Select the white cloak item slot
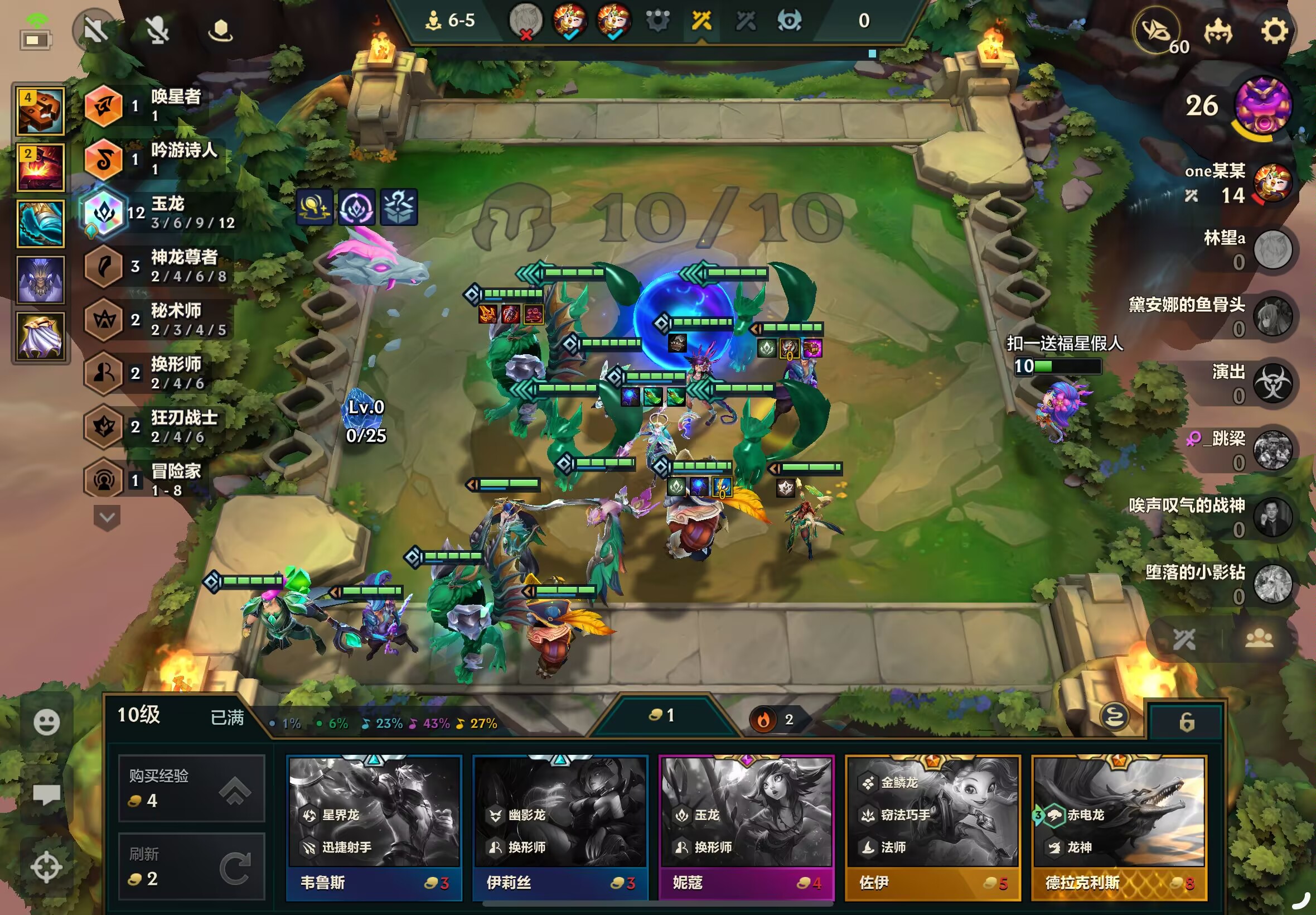This screenshot has width=1316, height=915. click(x=40, y=336)
